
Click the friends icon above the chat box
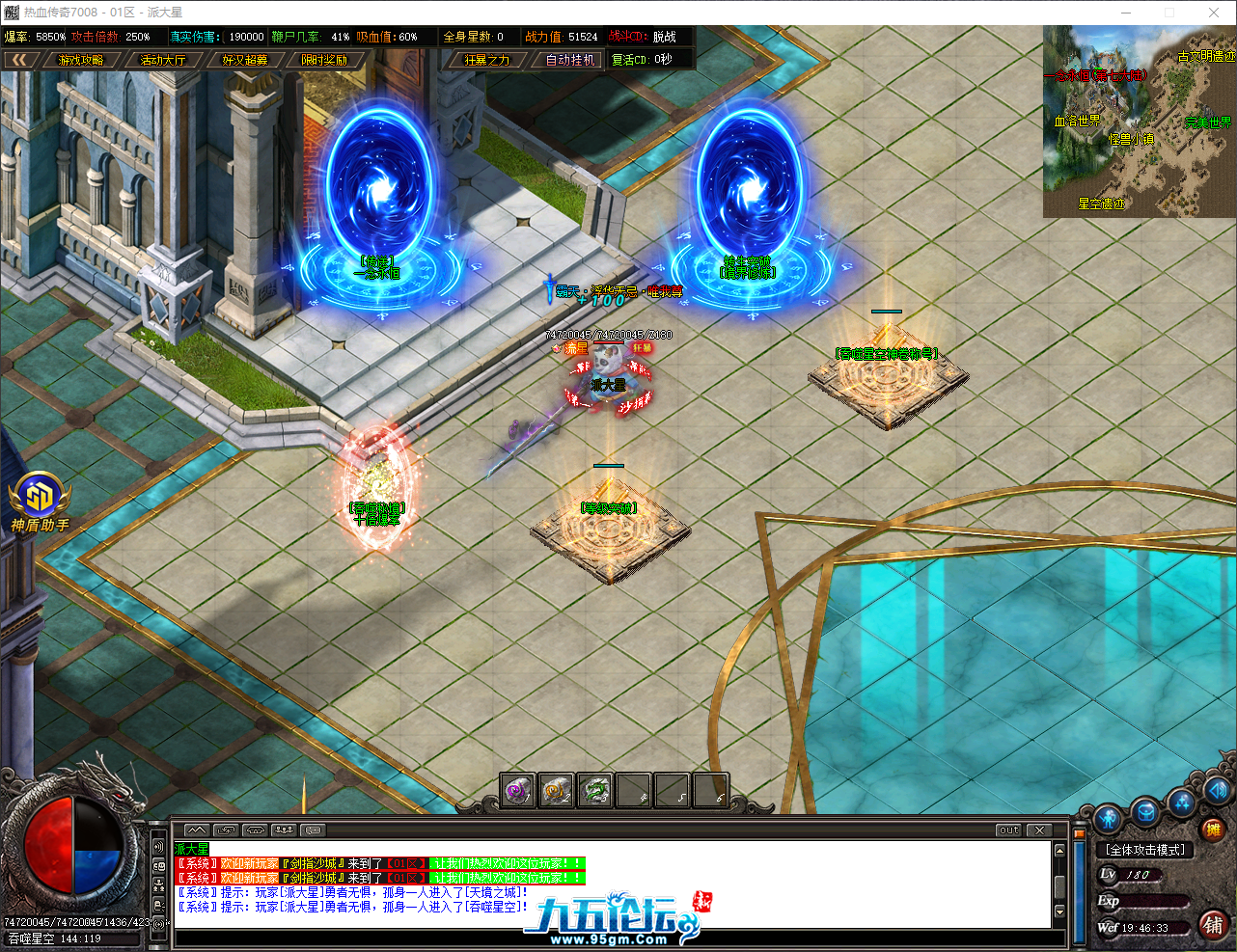(x=283, y=830)
